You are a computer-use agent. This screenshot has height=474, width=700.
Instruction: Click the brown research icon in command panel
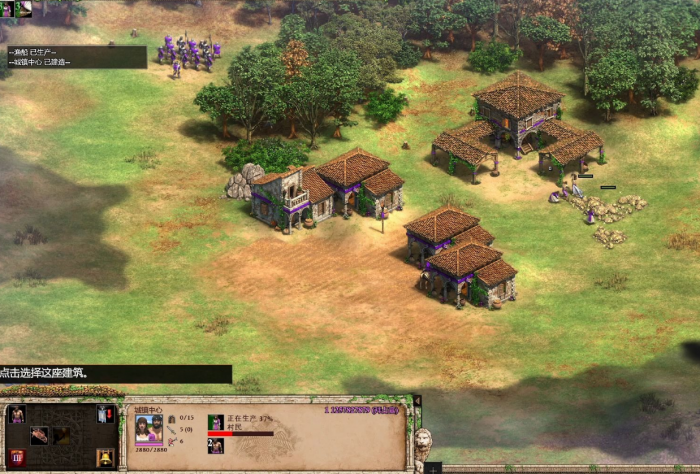click(38, 435)
